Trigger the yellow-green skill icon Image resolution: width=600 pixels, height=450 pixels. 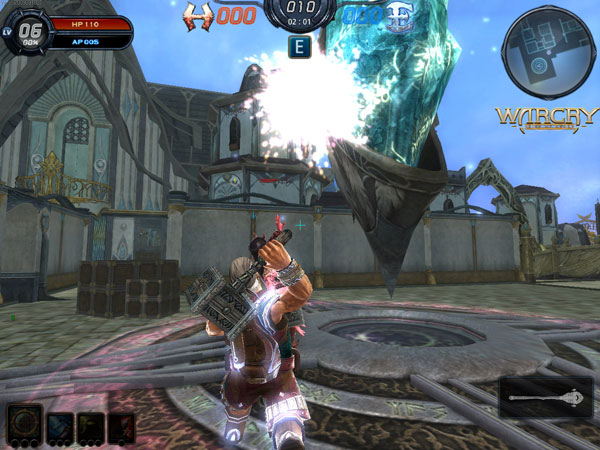click(x=90, y=426)
